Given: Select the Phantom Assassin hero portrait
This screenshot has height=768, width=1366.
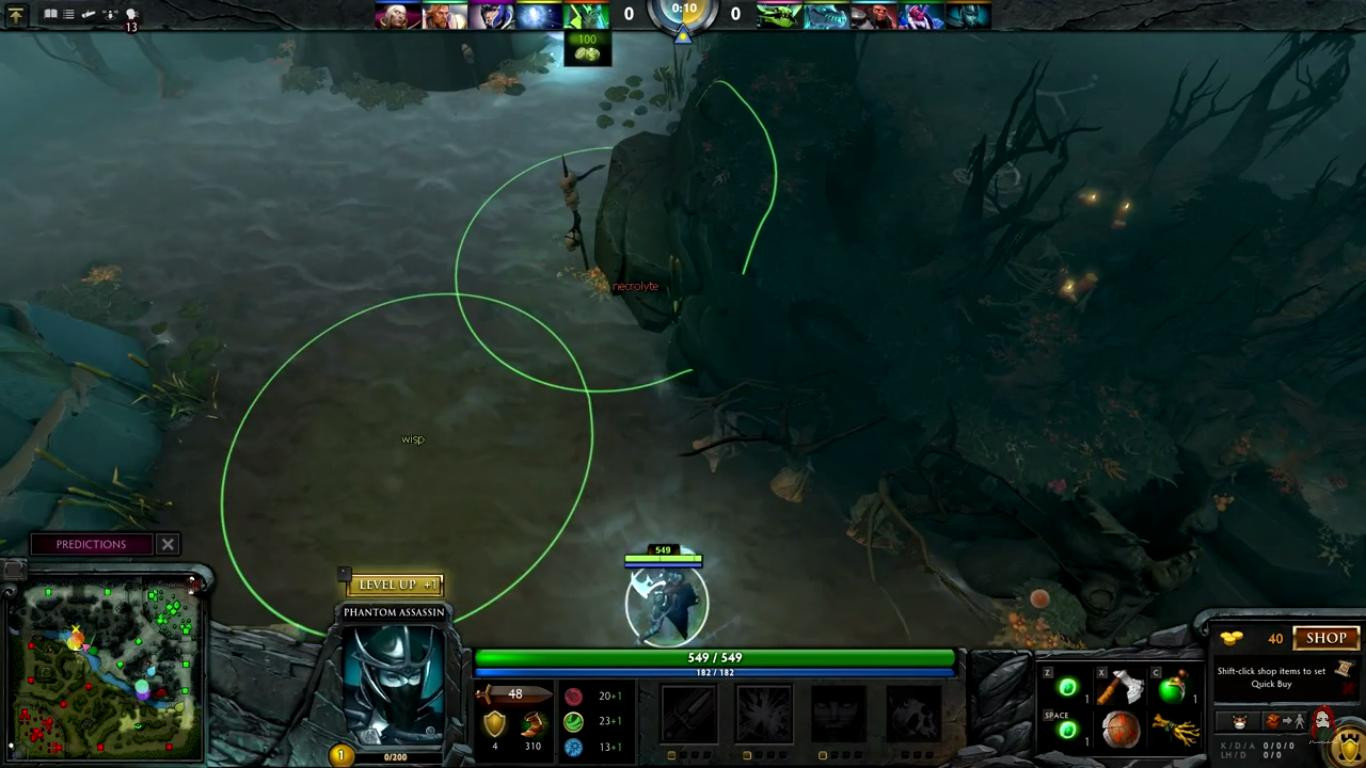Looking at the screenshot, I should coord(393,685).
